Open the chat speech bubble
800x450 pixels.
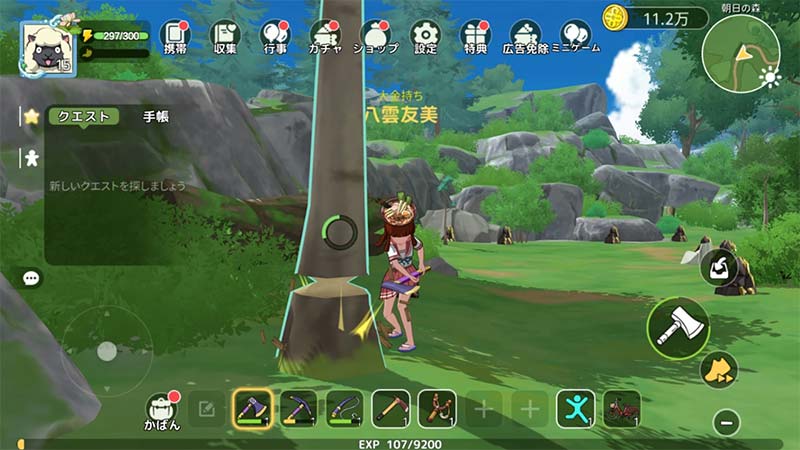point(31,279)
